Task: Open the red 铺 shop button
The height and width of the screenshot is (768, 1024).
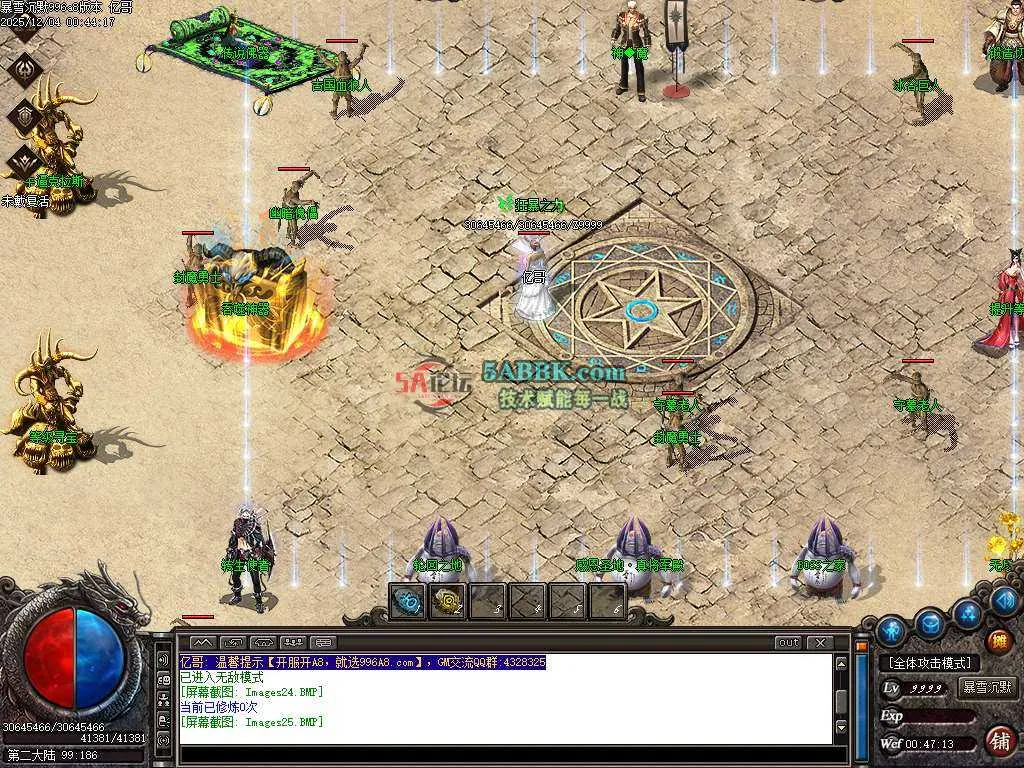Action: pos(998,740)
